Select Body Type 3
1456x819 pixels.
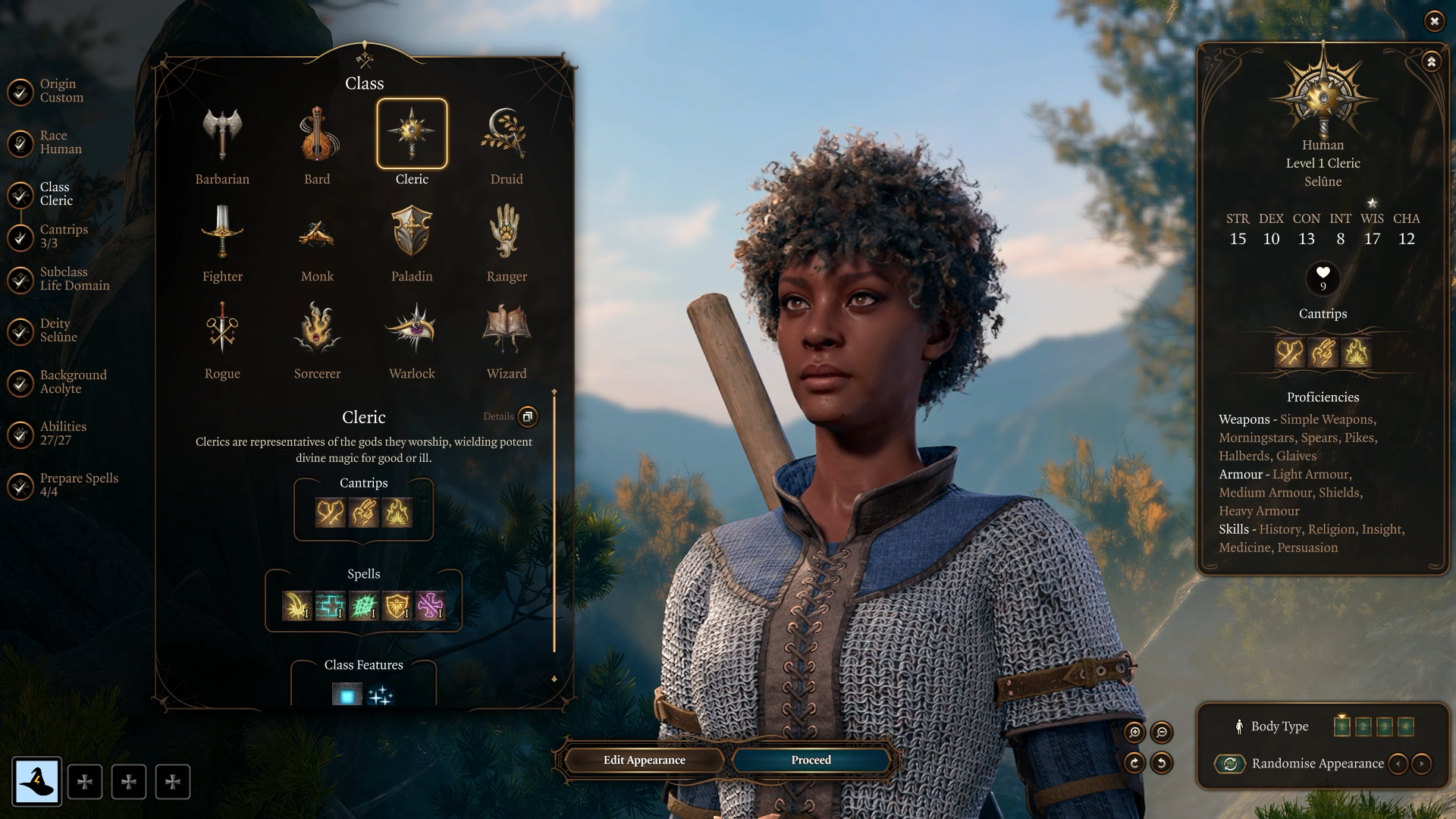[x=1386, y=726]
